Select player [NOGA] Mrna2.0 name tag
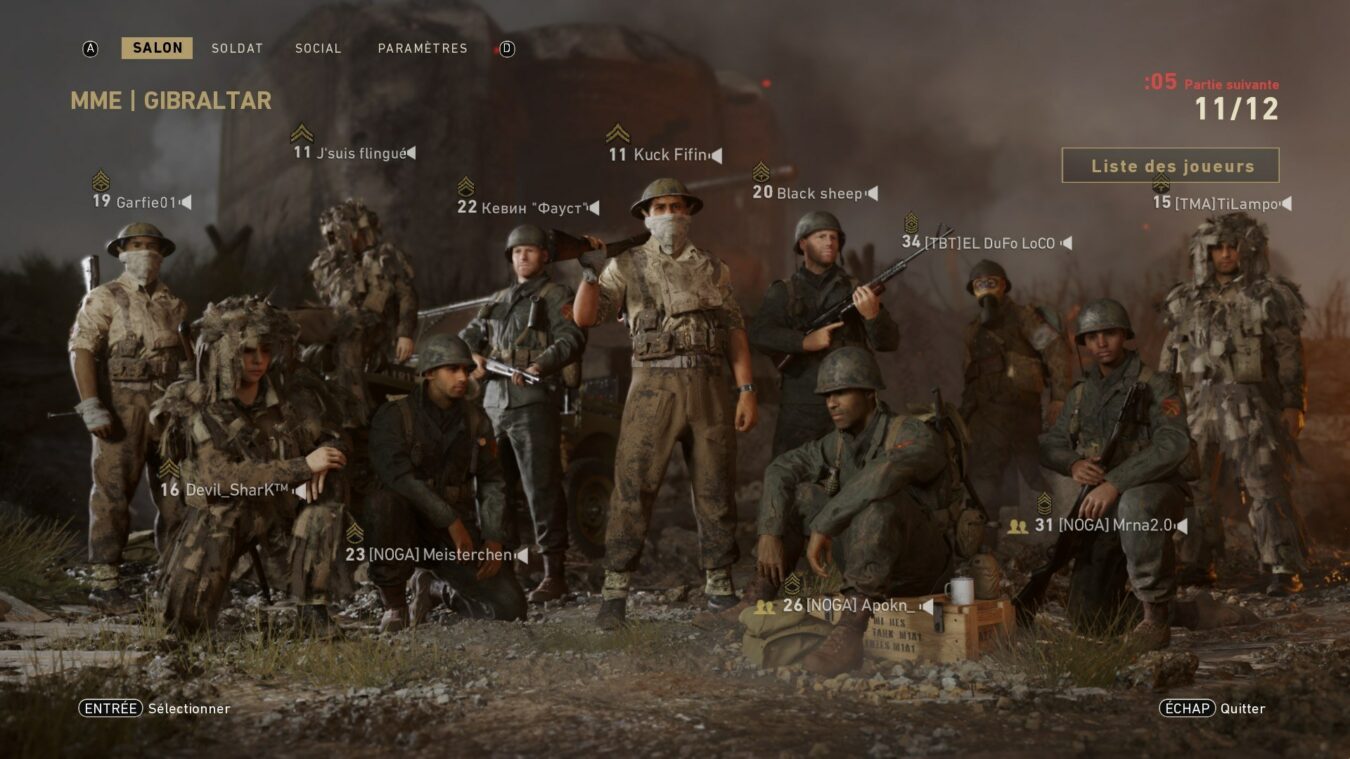The width and height of the screenshot is (1350, 759). 1115,525
